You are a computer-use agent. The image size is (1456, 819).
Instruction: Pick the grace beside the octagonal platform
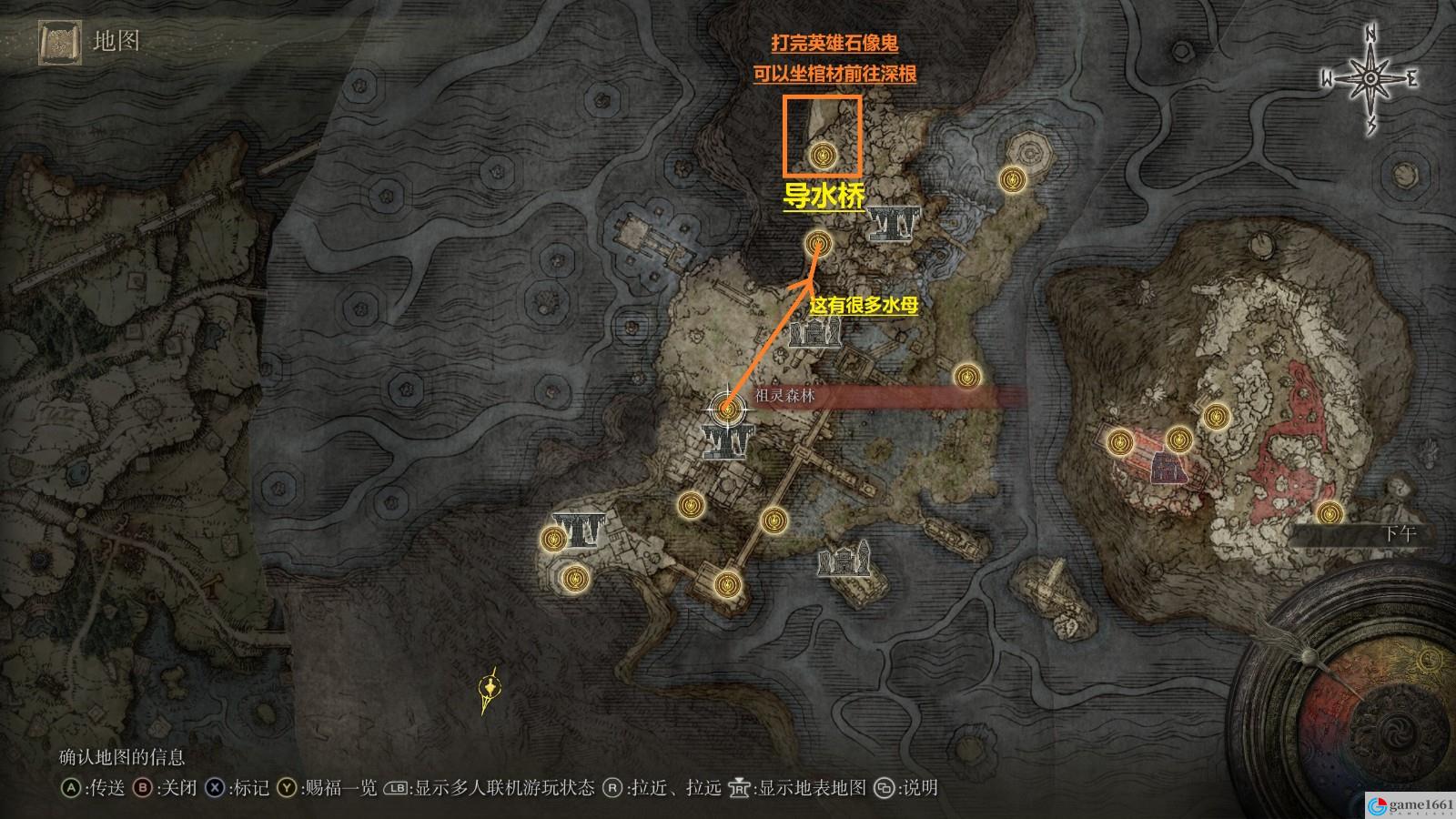tap(1010, 178)
